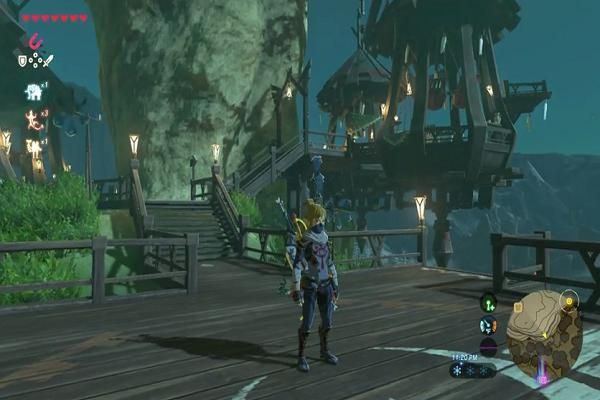Select the Magnesis rune magnet icon
The width and height of the screenshot is (600, 400).
(x=36, y=41)
